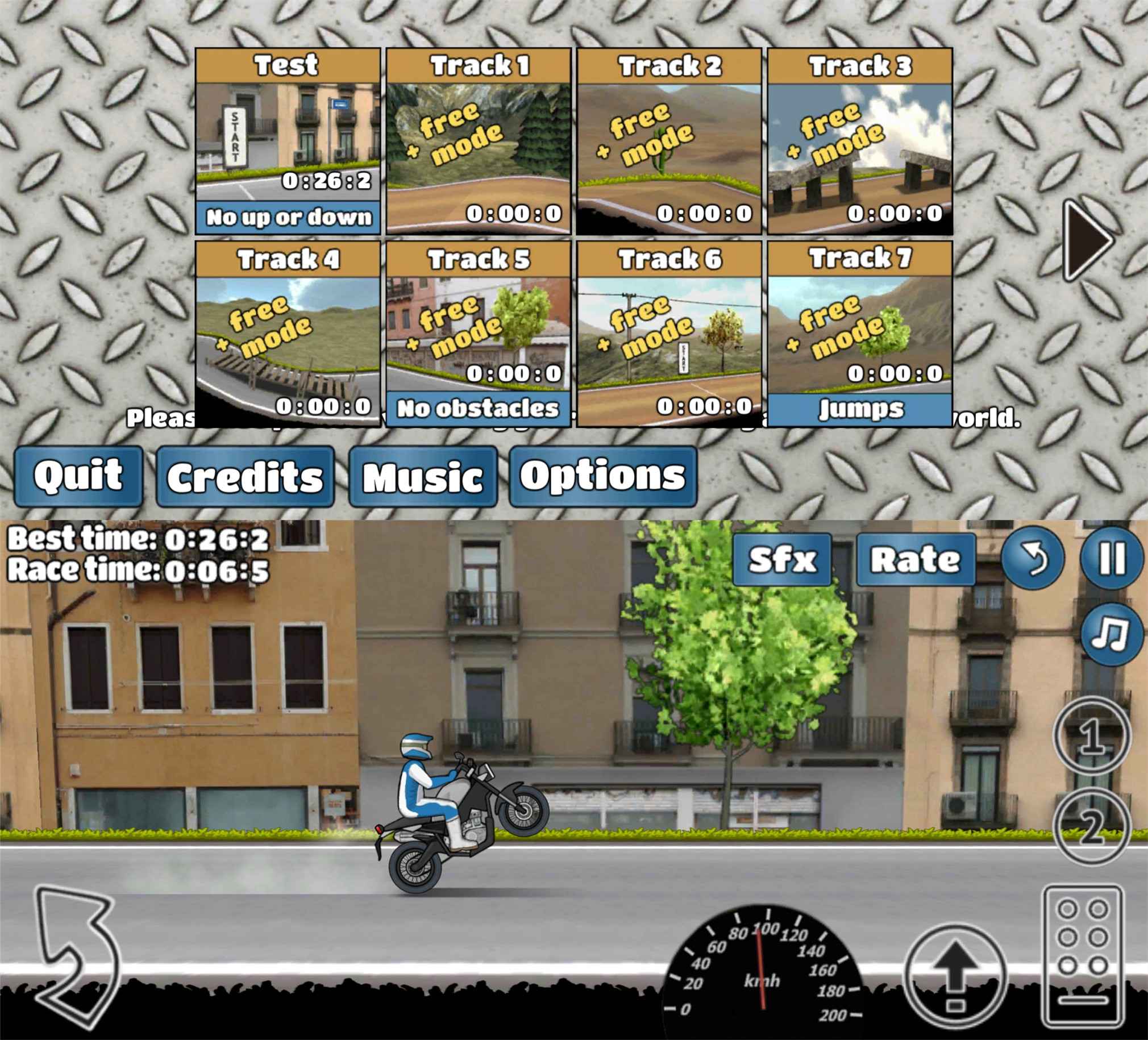
Task: Toggle sound effects with the Sfx button
Action: pyautogui.click(x=782, y=559)
